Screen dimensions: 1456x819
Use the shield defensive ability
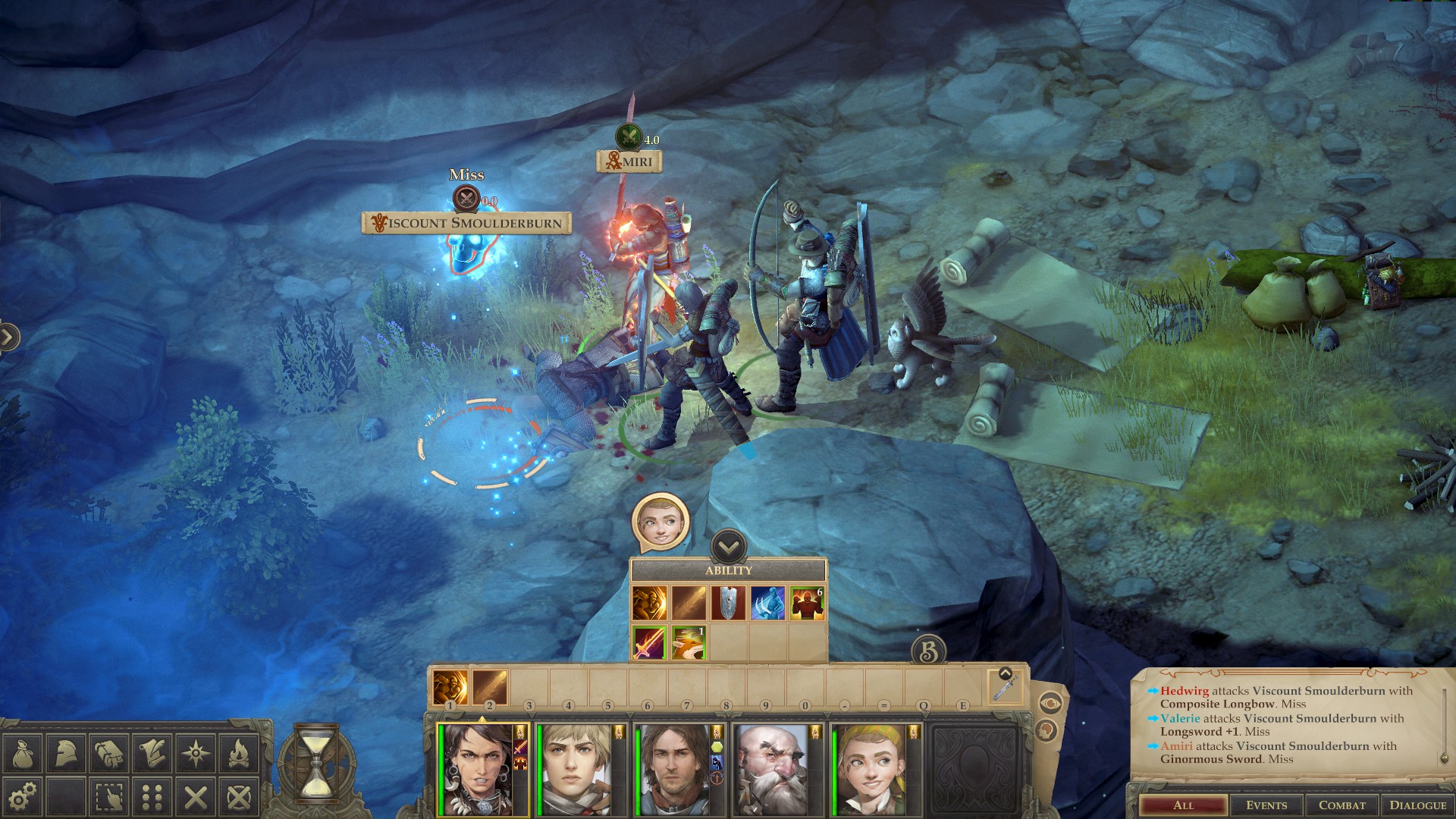728,602
